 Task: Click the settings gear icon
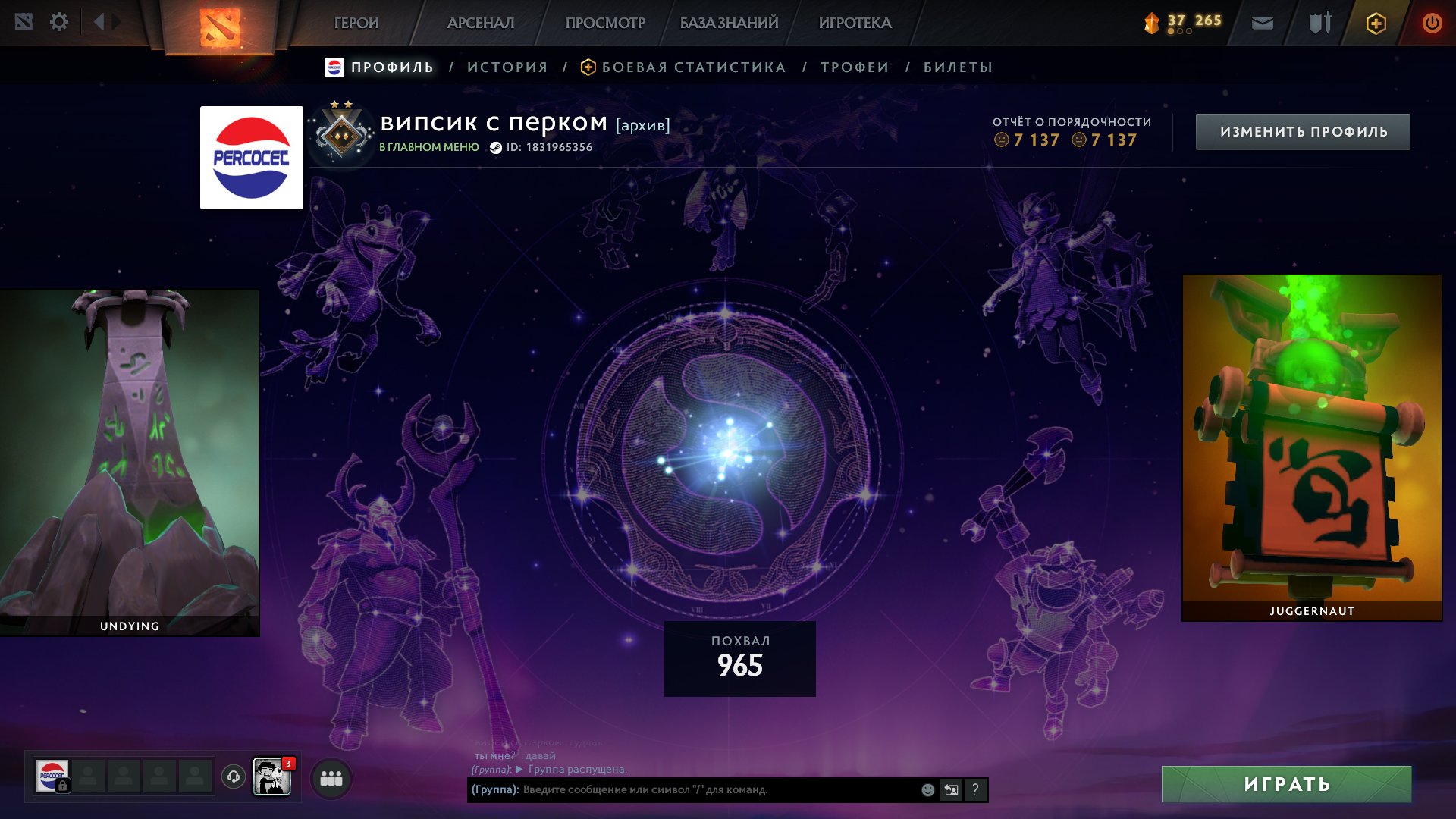coord(59,22)
